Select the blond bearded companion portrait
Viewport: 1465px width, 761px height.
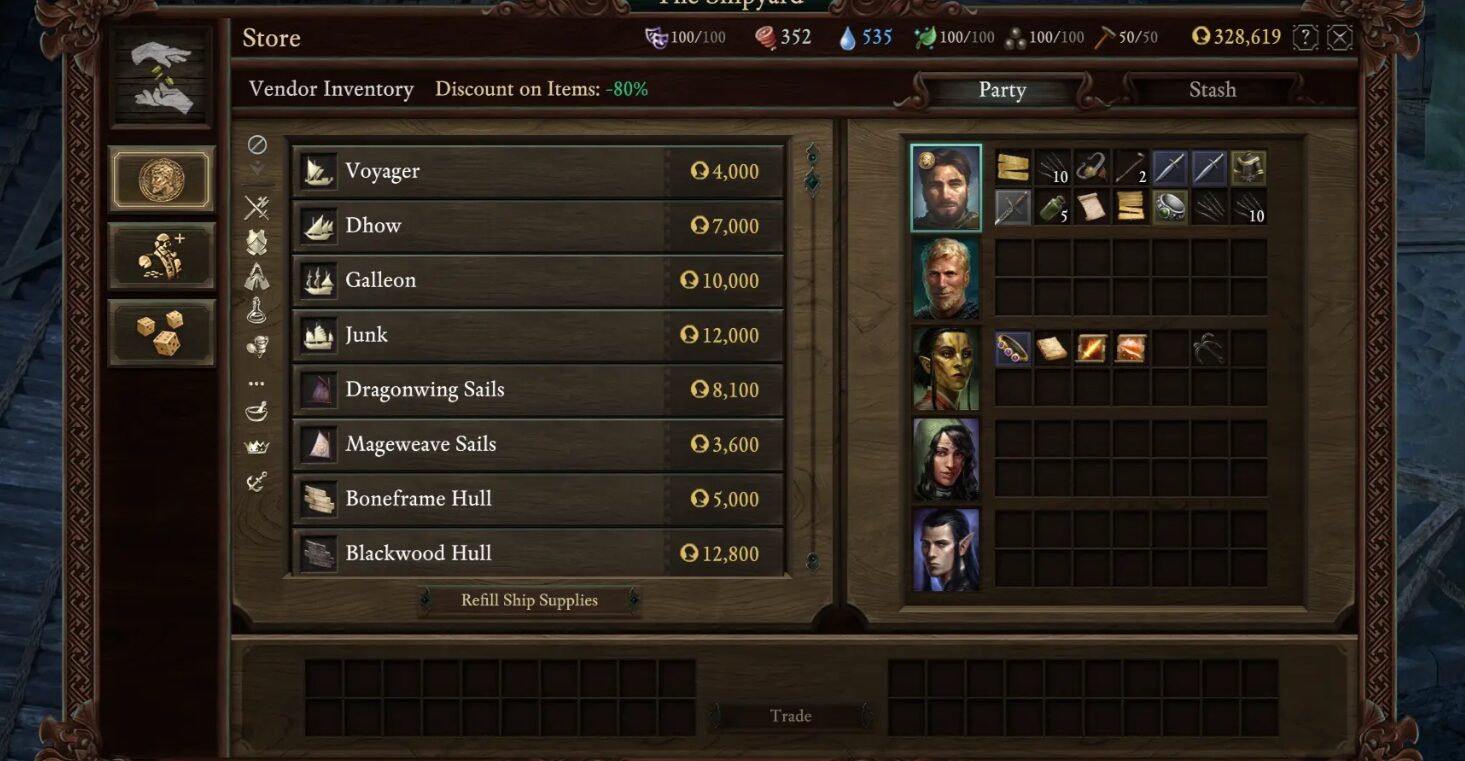tap(946, 278)
